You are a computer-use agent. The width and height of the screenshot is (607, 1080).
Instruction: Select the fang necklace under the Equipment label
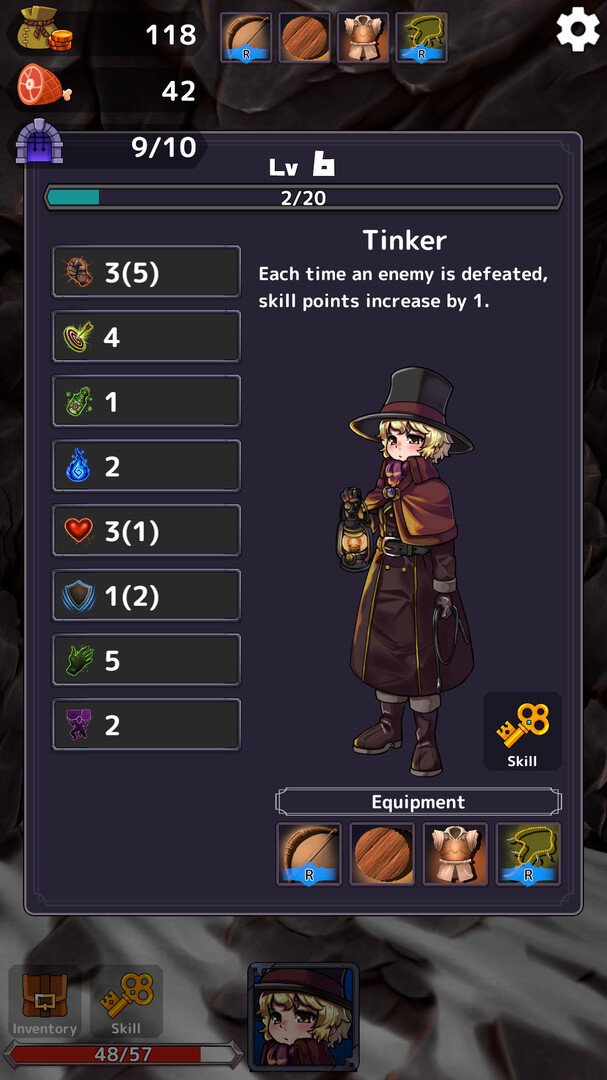pos(528,854)
